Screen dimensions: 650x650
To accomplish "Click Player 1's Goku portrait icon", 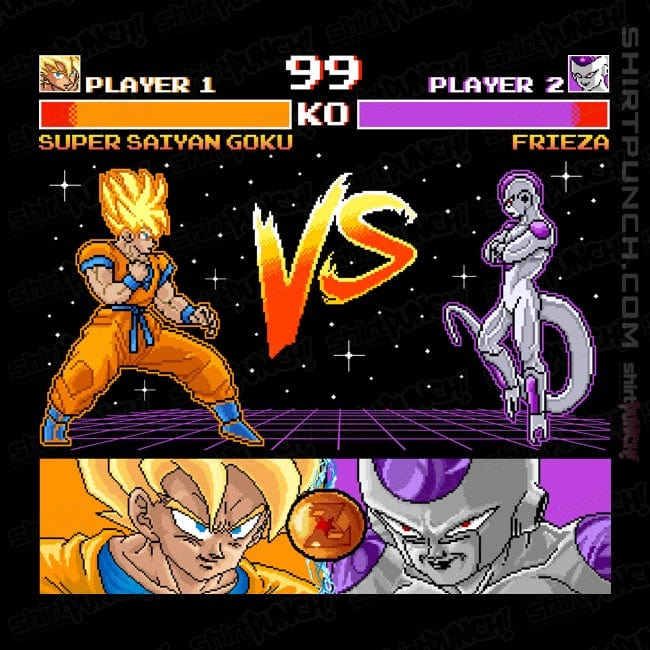I will click(59, 74).
